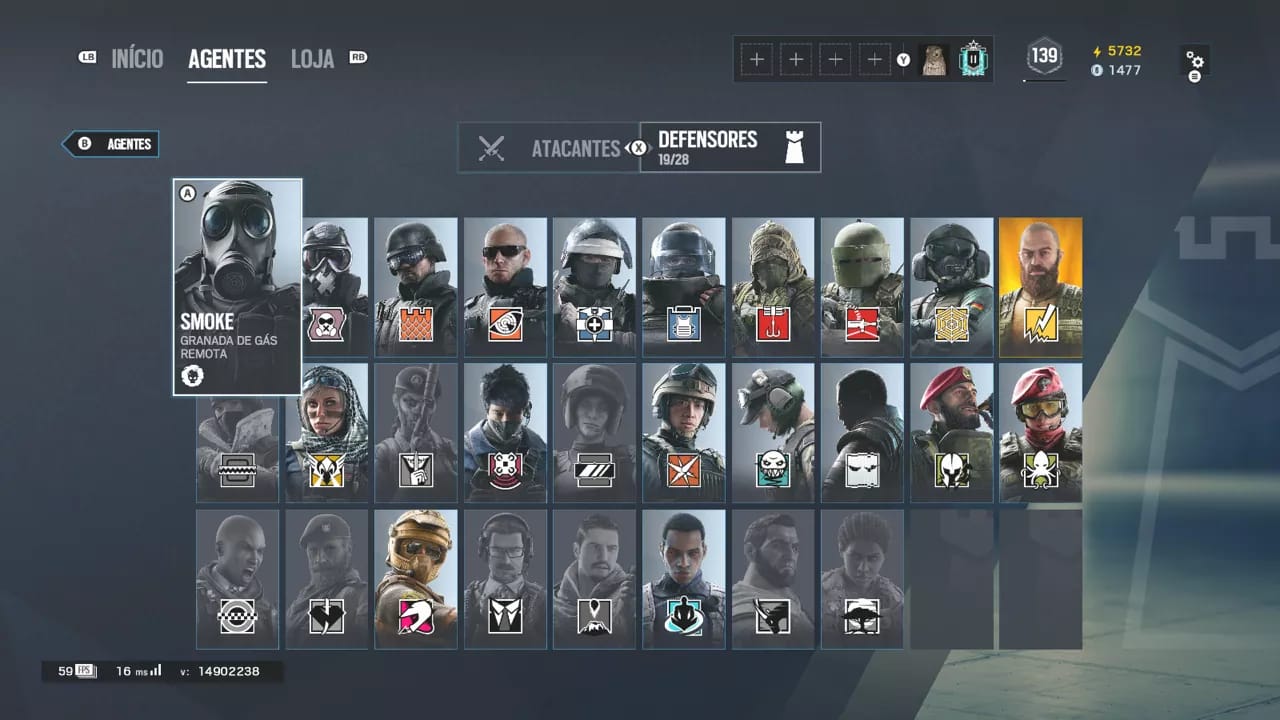
Task: Click the ping indicator in the bottom bar
Action: pos(137,671)
